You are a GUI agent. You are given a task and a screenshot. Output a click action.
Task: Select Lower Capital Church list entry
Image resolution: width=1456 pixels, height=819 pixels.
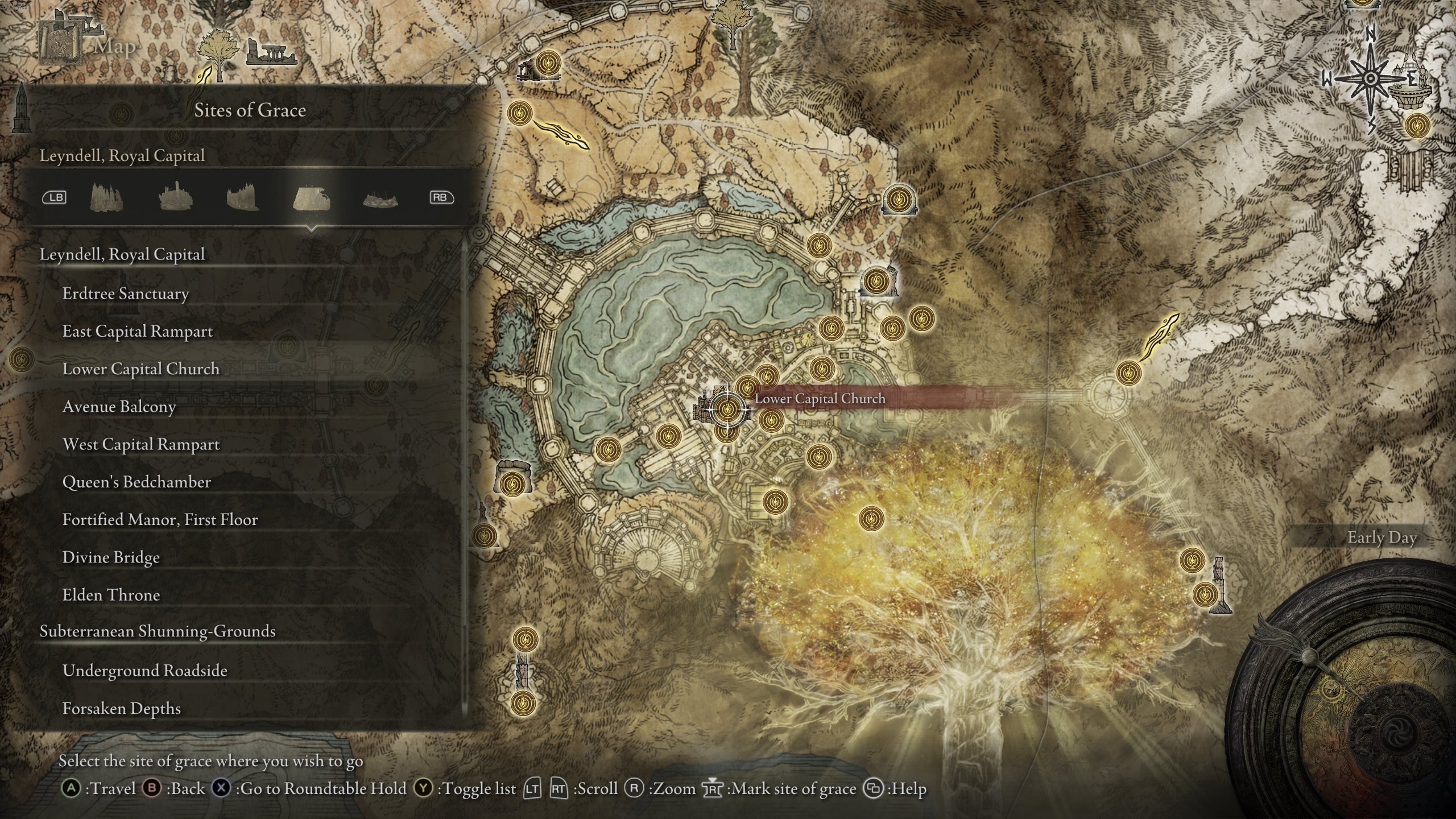140,369
